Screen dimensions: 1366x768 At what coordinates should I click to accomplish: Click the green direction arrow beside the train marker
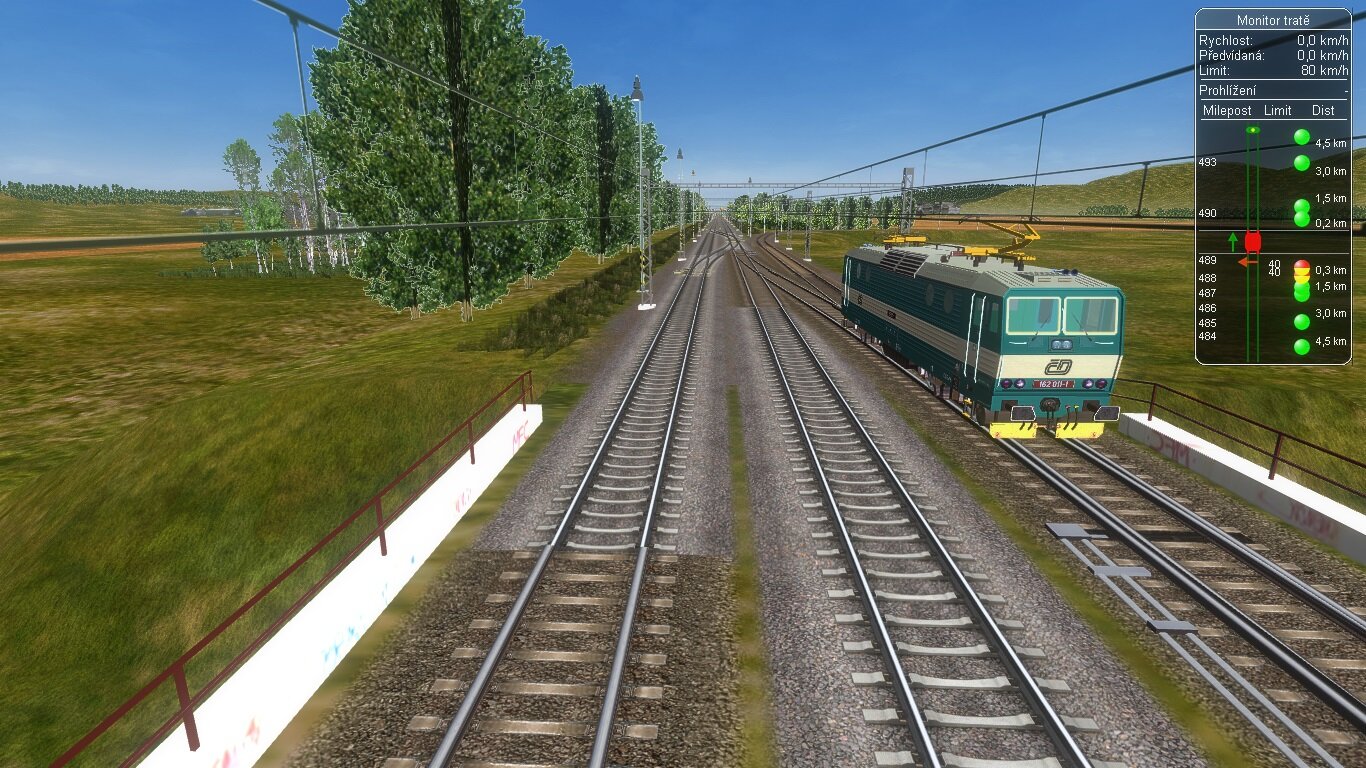click(1233, 242)
